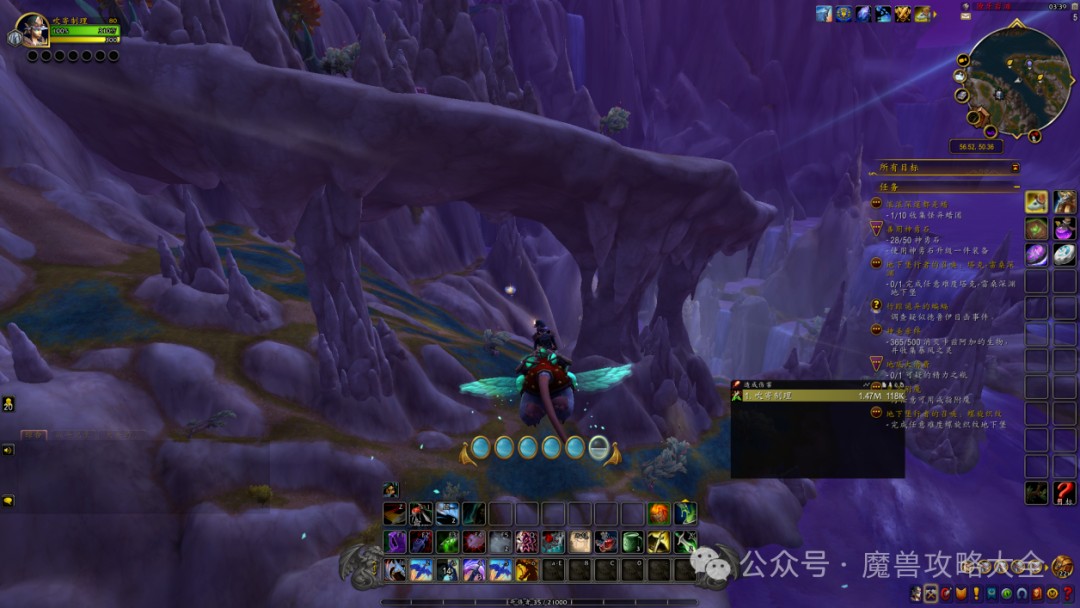This screenshot has width=1080, height=608.
Task: Open the main backpack bag
Action: click(1062, 567)
